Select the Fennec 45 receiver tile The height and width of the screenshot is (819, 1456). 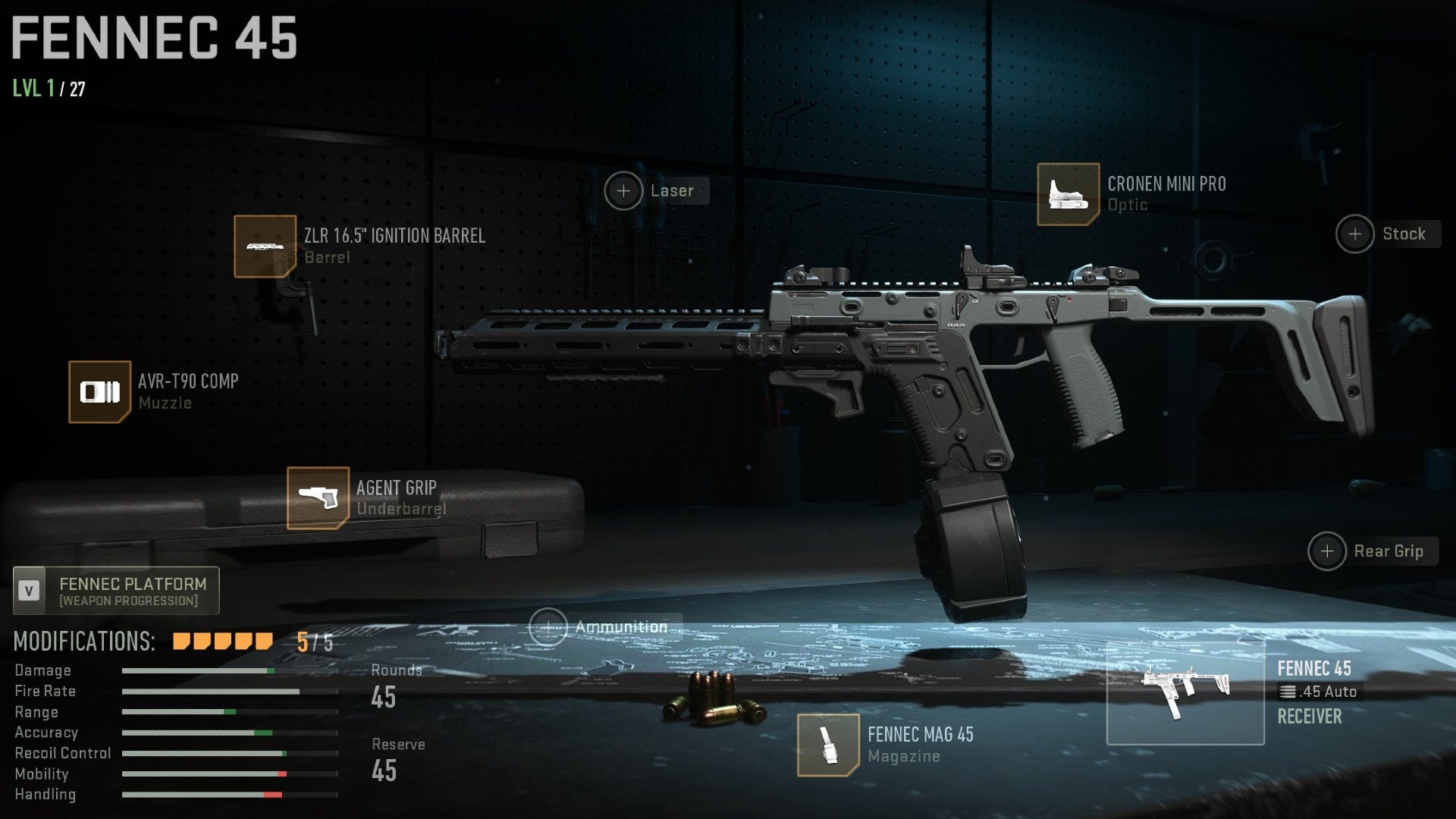coord(1185,693)
